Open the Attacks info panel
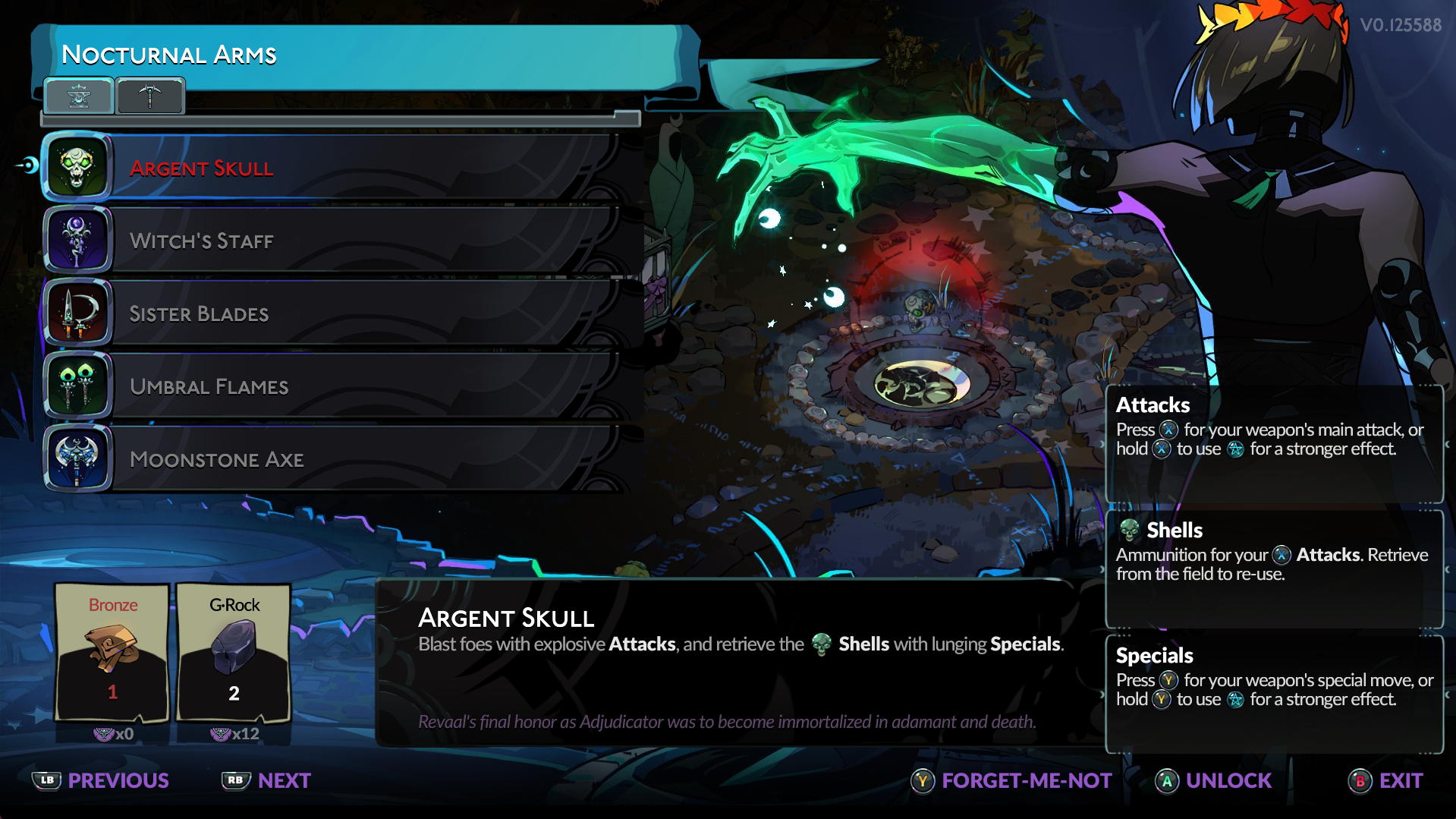 pos(1274,444)
